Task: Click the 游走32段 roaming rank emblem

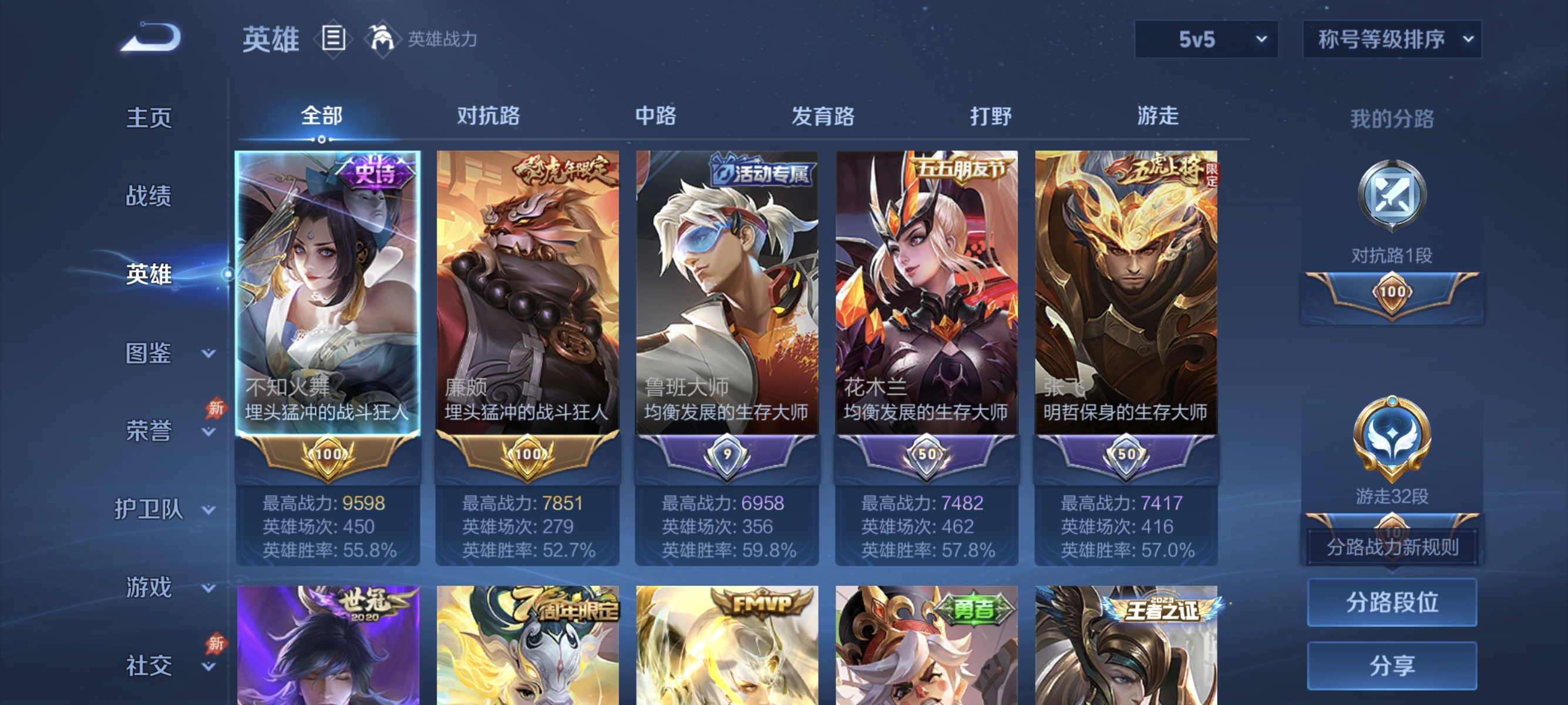Action: 1391,438
